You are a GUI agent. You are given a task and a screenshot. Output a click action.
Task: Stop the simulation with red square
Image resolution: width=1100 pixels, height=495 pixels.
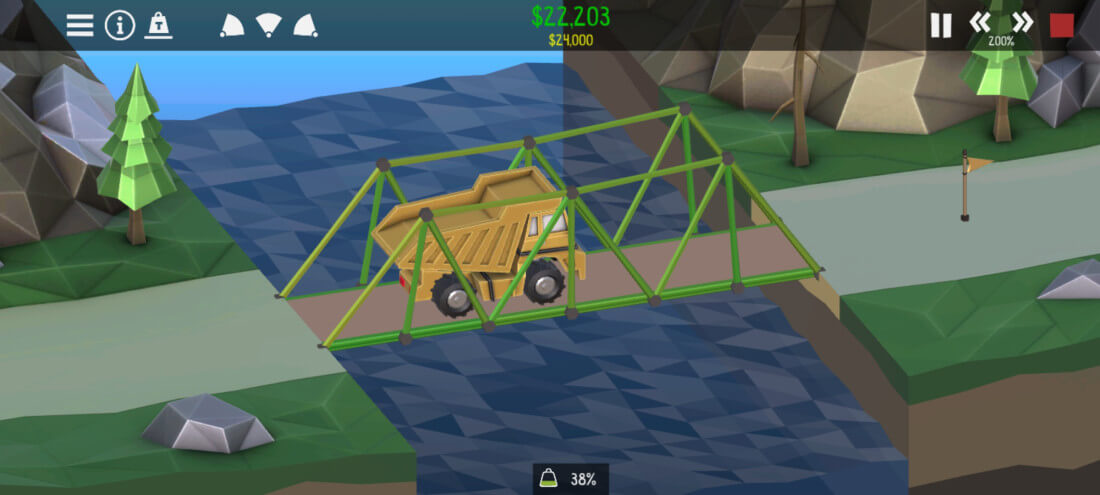pyautogui.click(x=1062, y=25)
